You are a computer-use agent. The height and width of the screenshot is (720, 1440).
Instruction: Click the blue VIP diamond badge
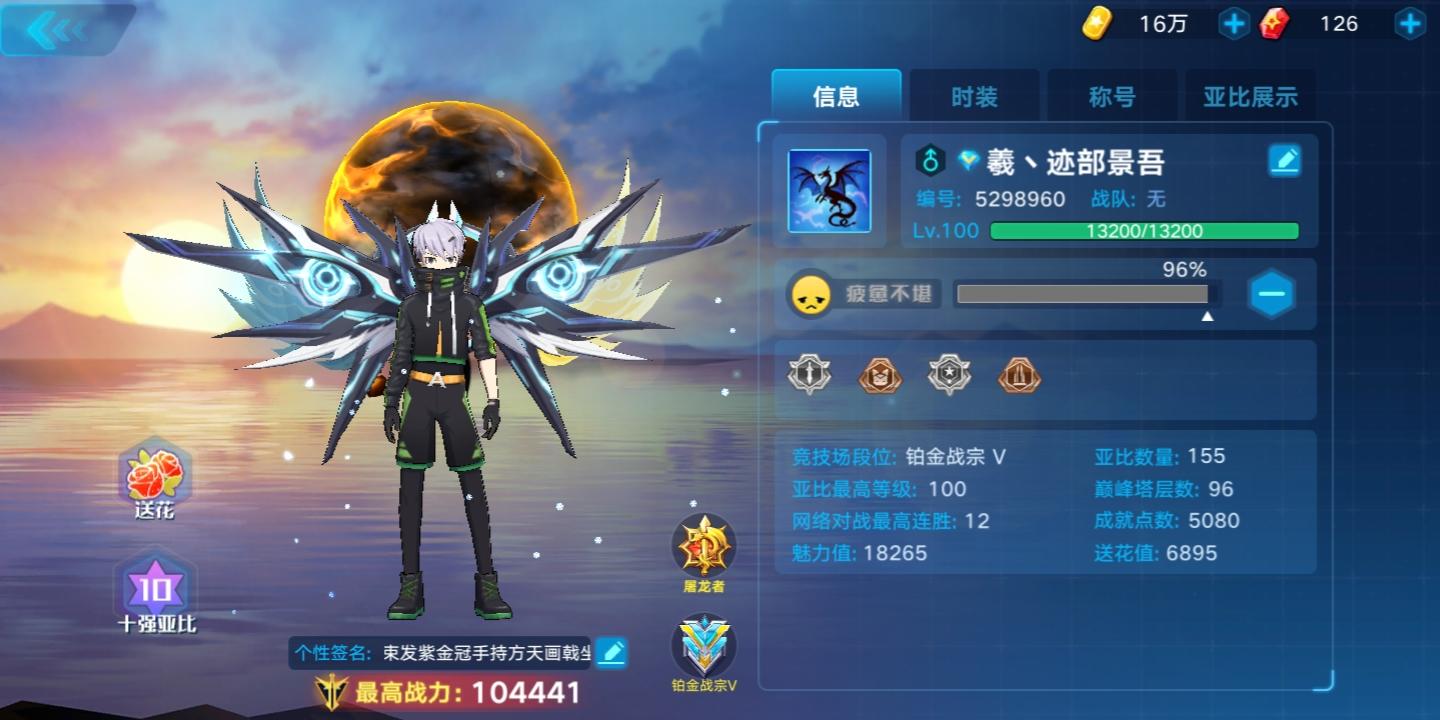(966, 160)
